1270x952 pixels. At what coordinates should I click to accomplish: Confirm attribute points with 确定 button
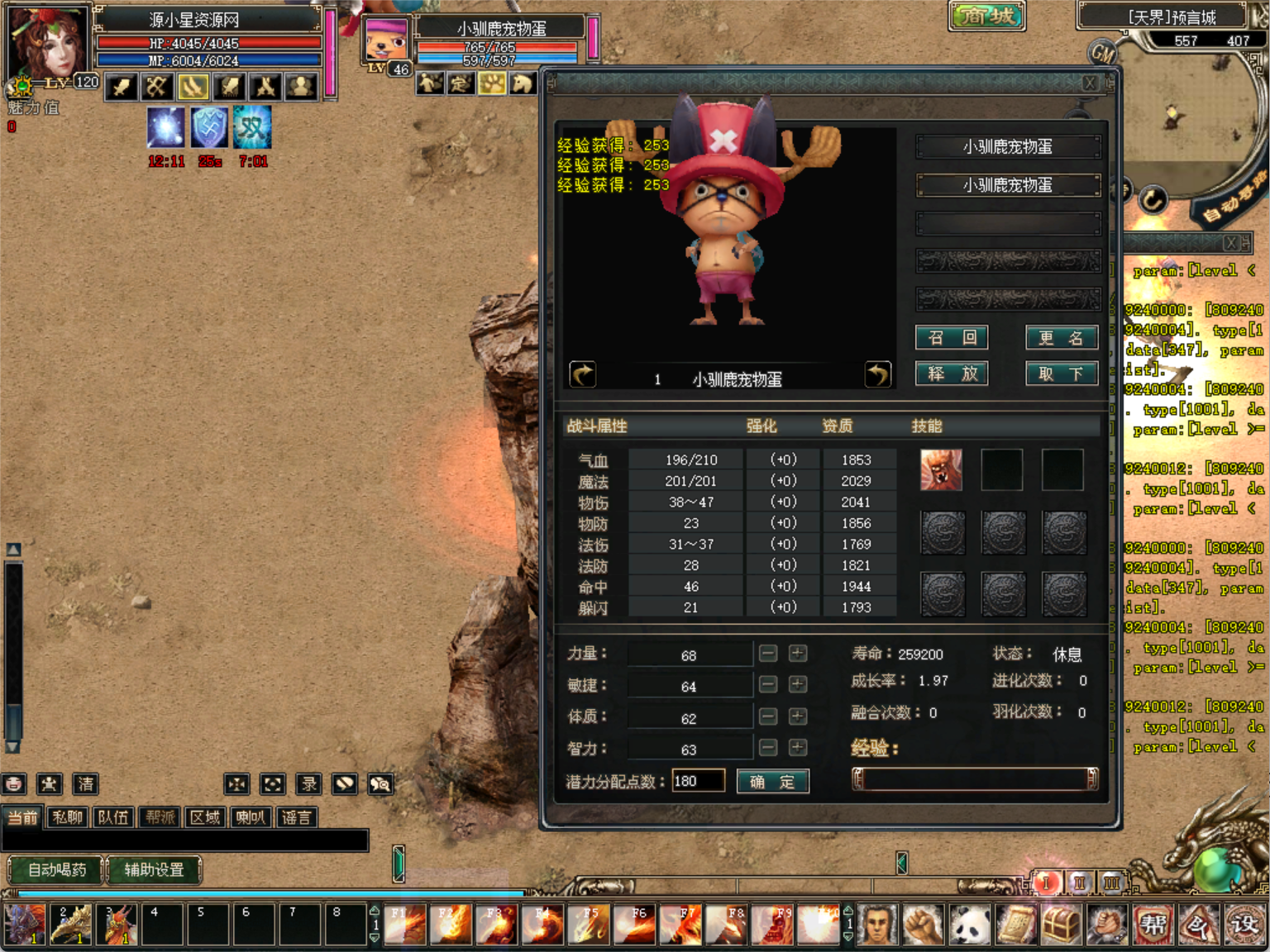772,782
